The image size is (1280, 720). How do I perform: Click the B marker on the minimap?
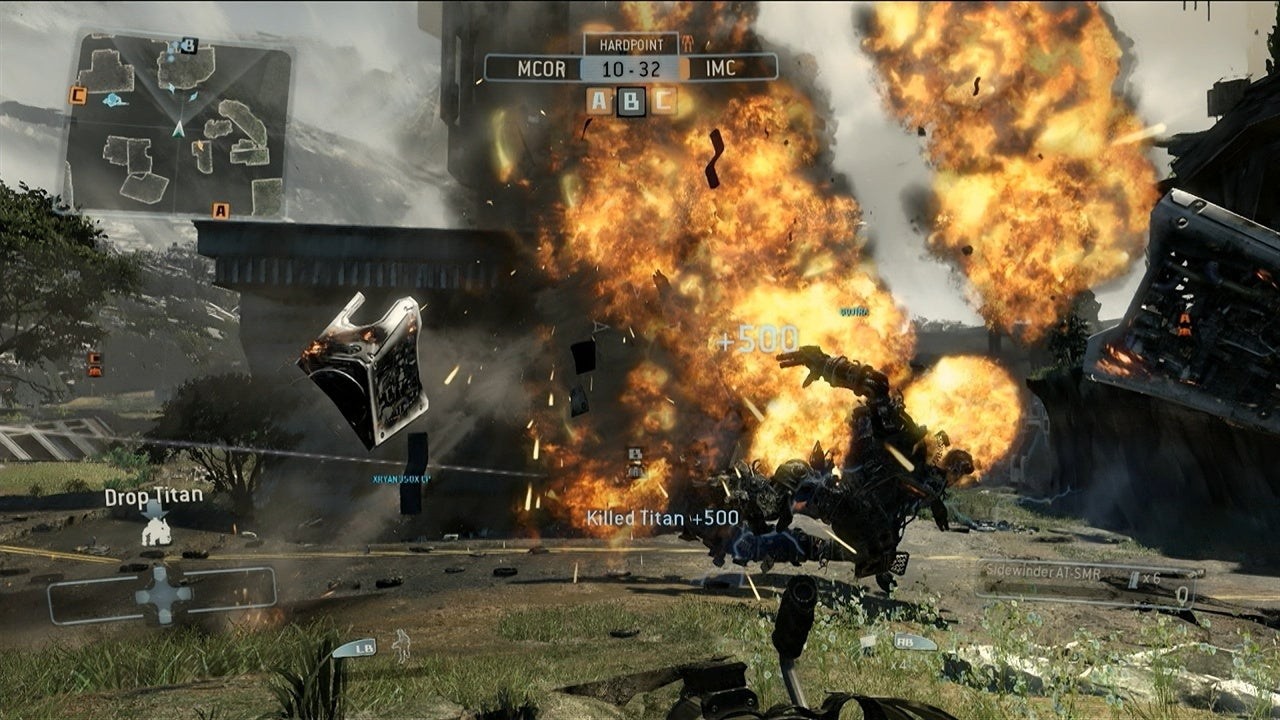tap(188, 45)
